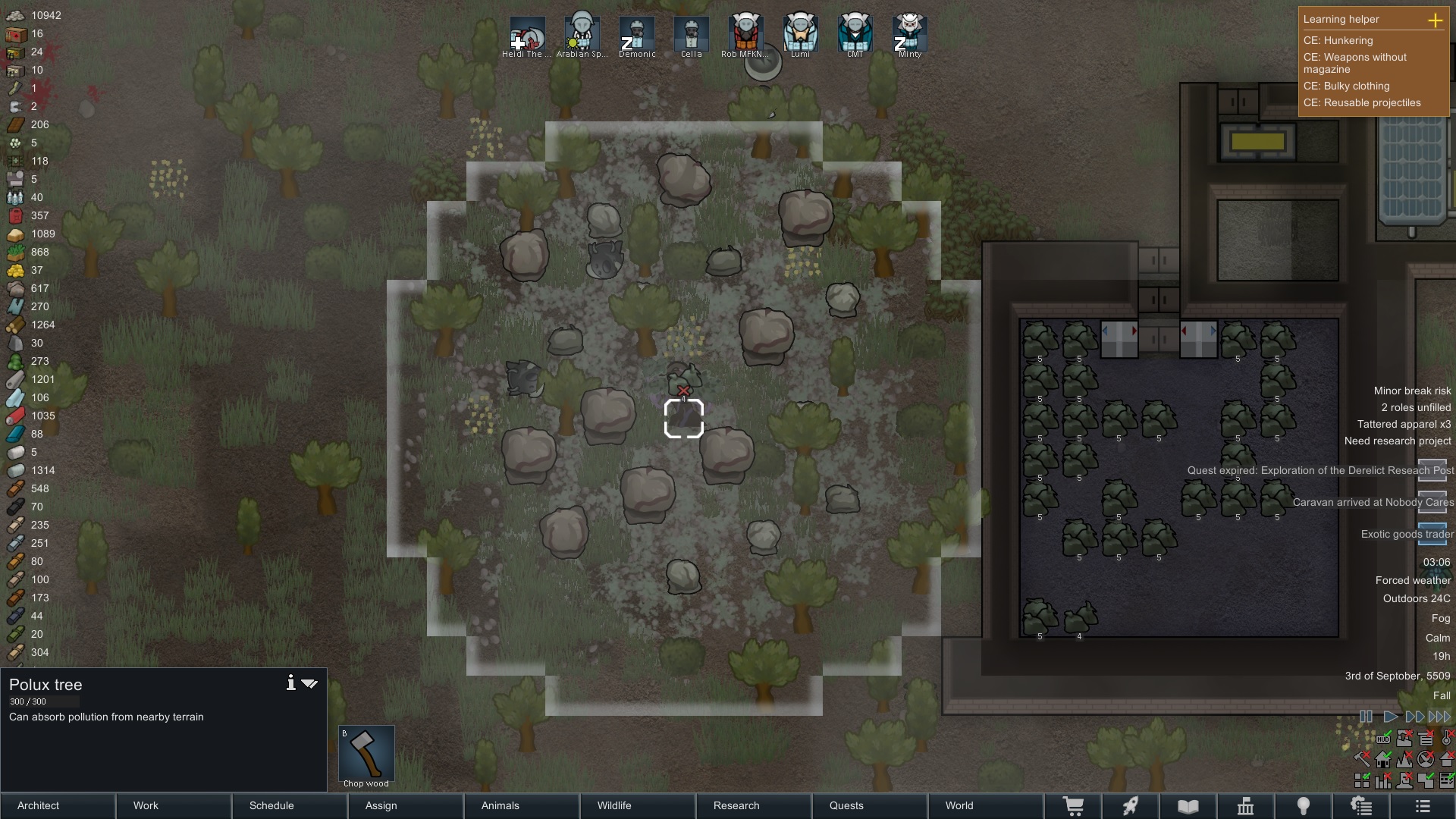This screenshot has height=819, width=1456.
Task: Switch to the Research tab
Action: 736,805
